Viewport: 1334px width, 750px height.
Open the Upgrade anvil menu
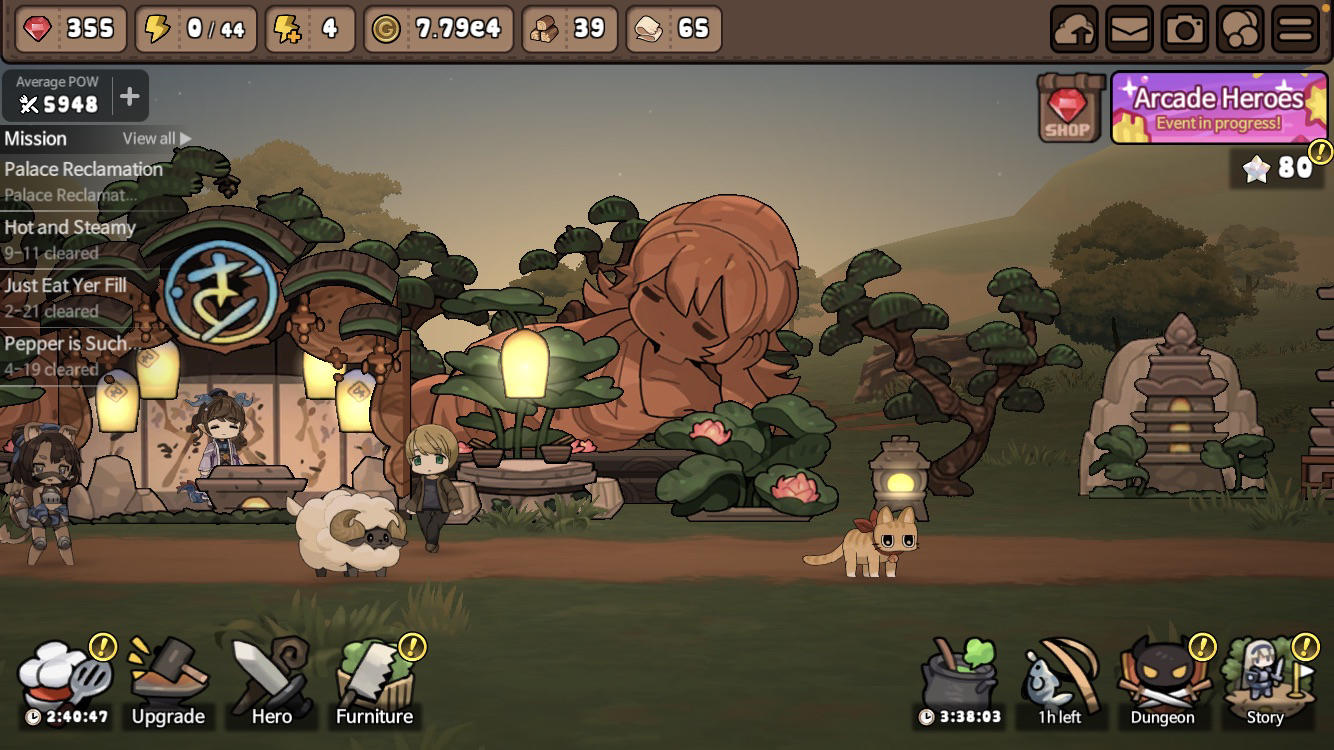click(x=168, y=682)
